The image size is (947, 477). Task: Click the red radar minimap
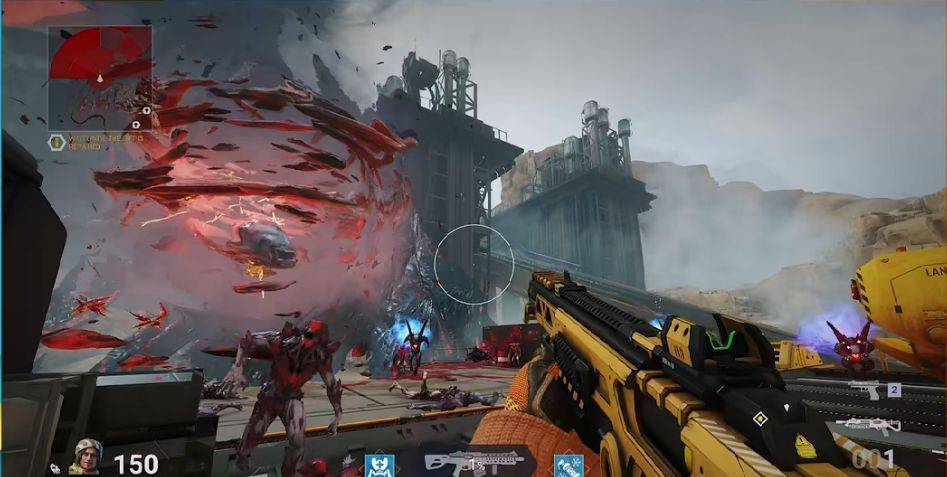click(100, 67)
